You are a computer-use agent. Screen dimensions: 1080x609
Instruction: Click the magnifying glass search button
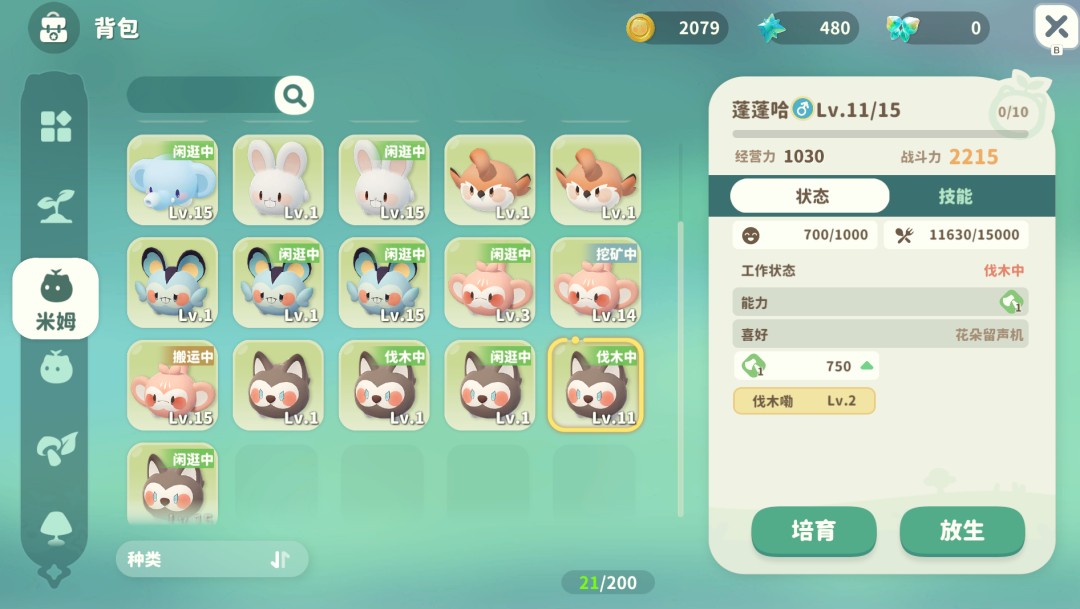(x=294, y=95)
